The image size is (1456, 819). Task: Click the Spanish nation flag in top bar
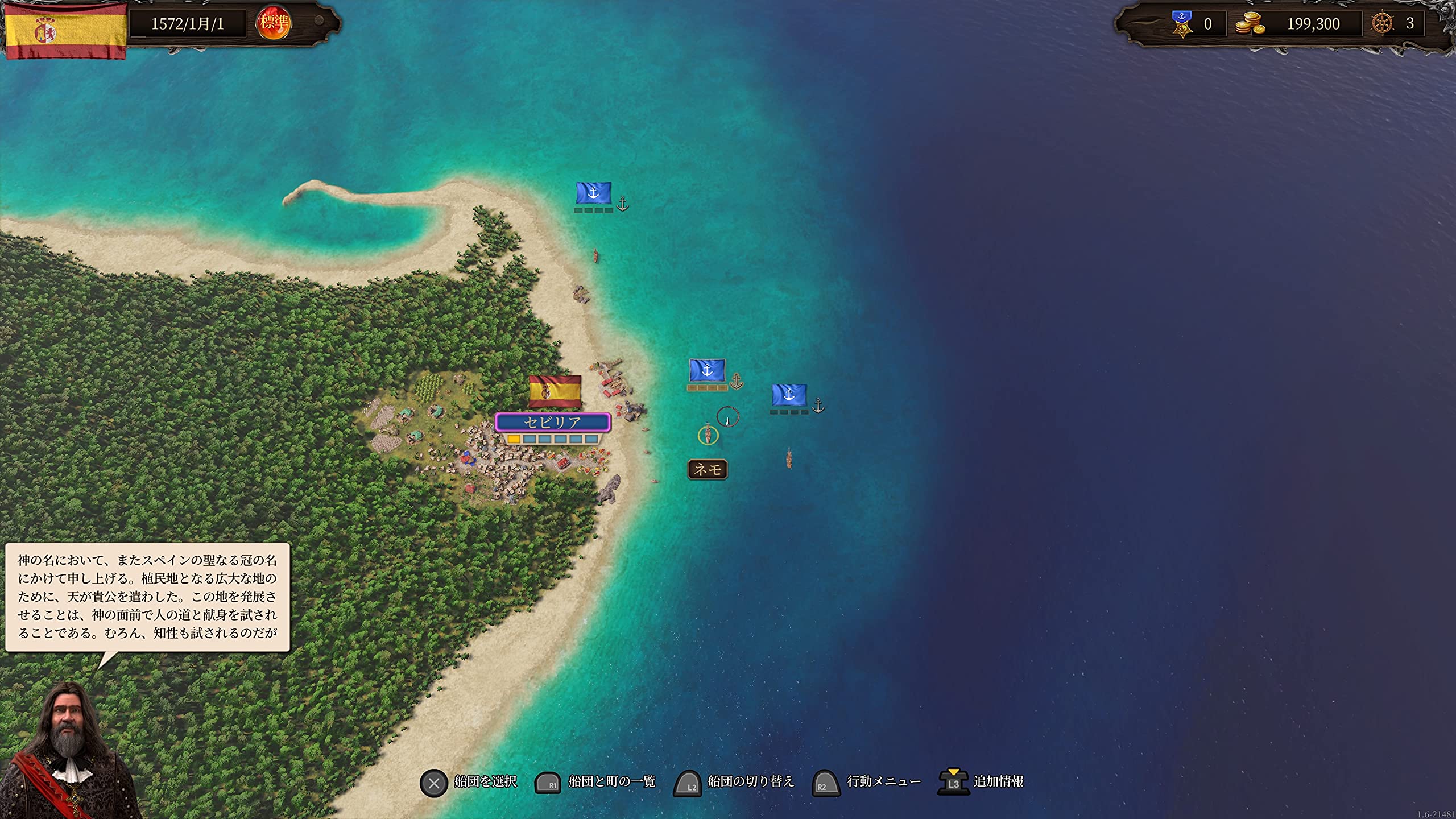[65, 31]
